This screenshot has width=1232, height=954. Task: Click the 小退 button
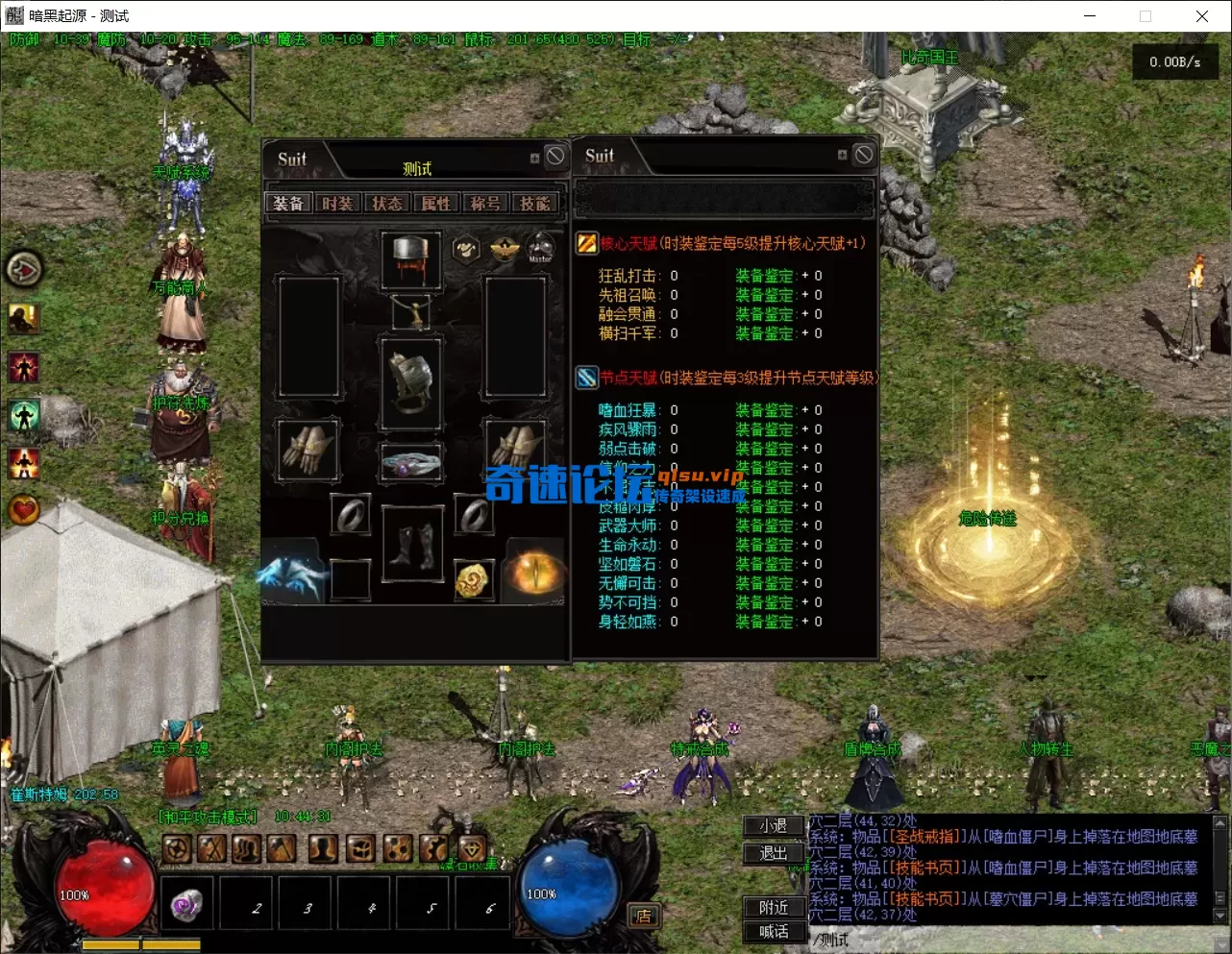pos(774,826)
